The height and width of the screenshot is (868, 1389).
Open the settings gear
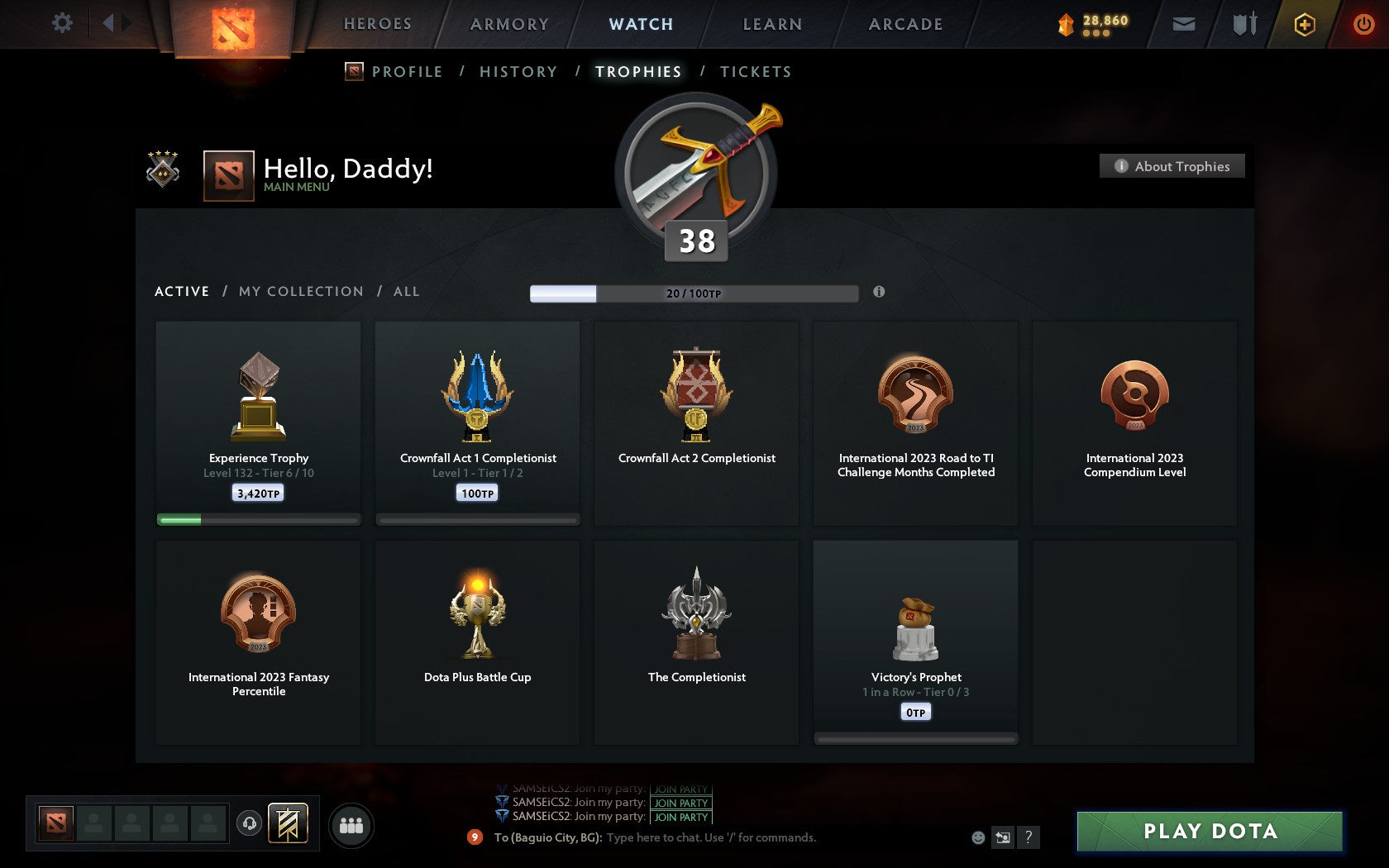[60, 24]
